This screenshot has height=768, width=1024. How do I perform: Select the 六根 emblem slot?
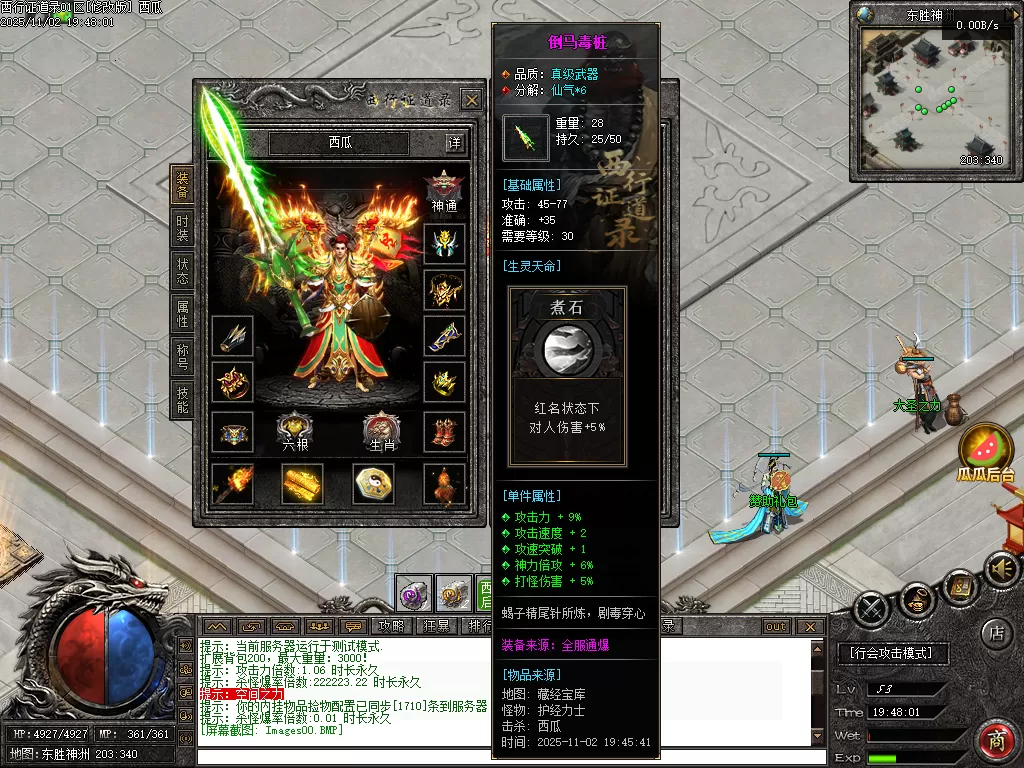point(296,430)
